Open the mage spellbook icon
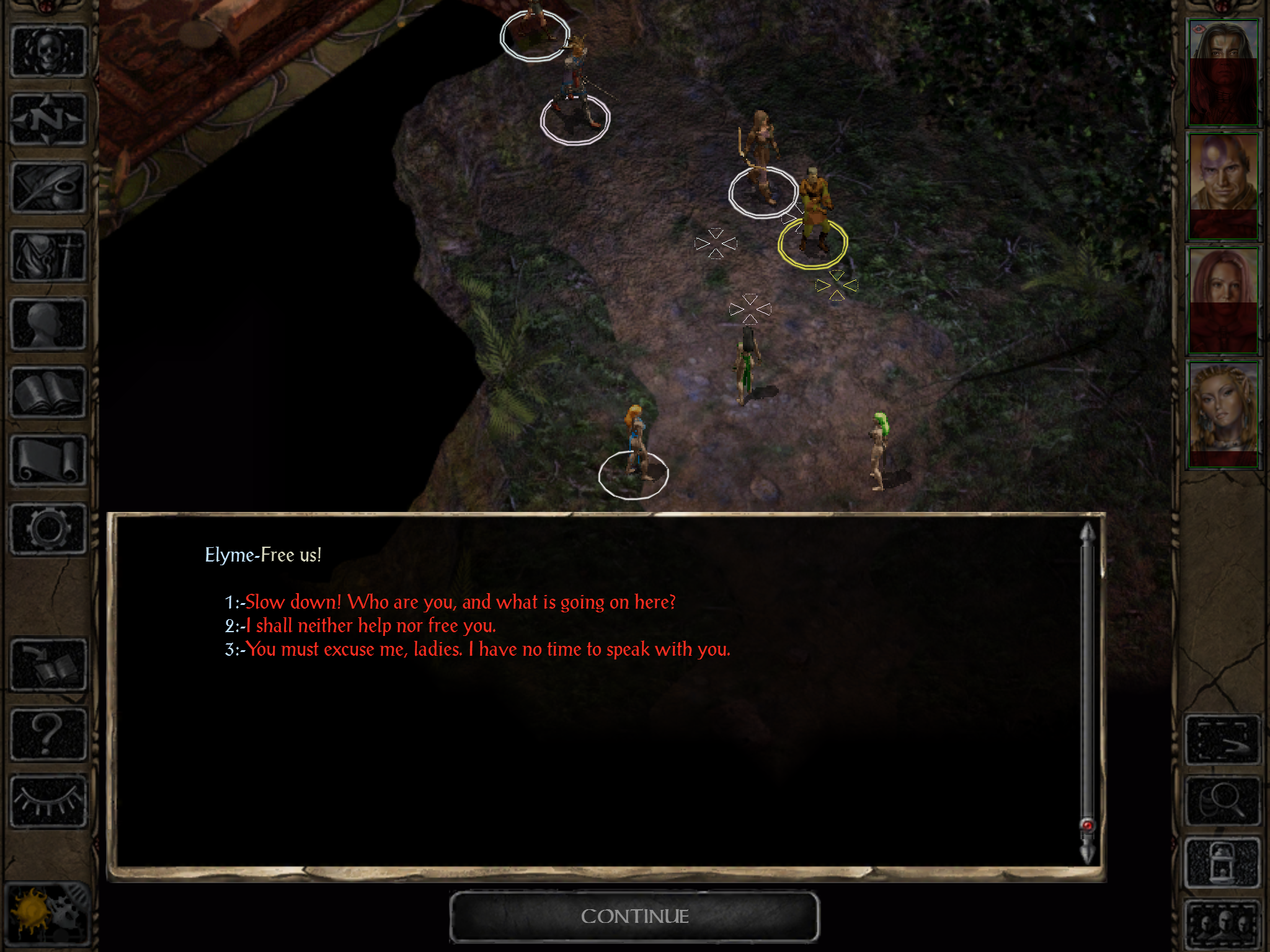Screen dimensions: 1270x952 [x=48, y=392]
